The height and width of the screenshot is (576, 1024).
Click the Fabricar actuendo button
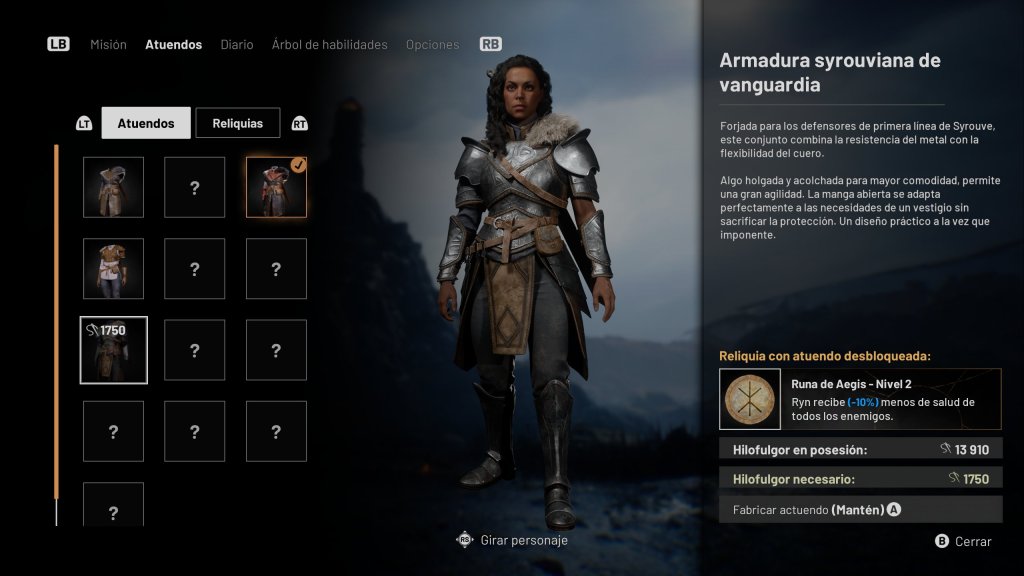point(860,510)
